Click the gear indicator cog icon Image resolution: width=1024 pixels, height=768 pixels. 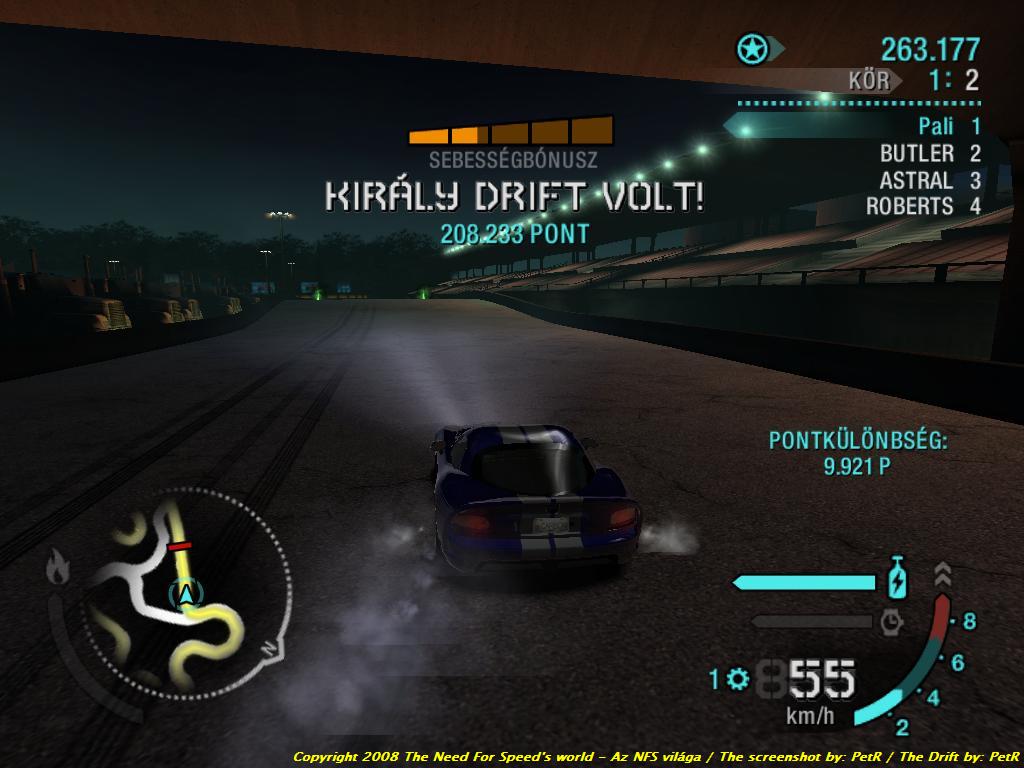coord(738,680)
